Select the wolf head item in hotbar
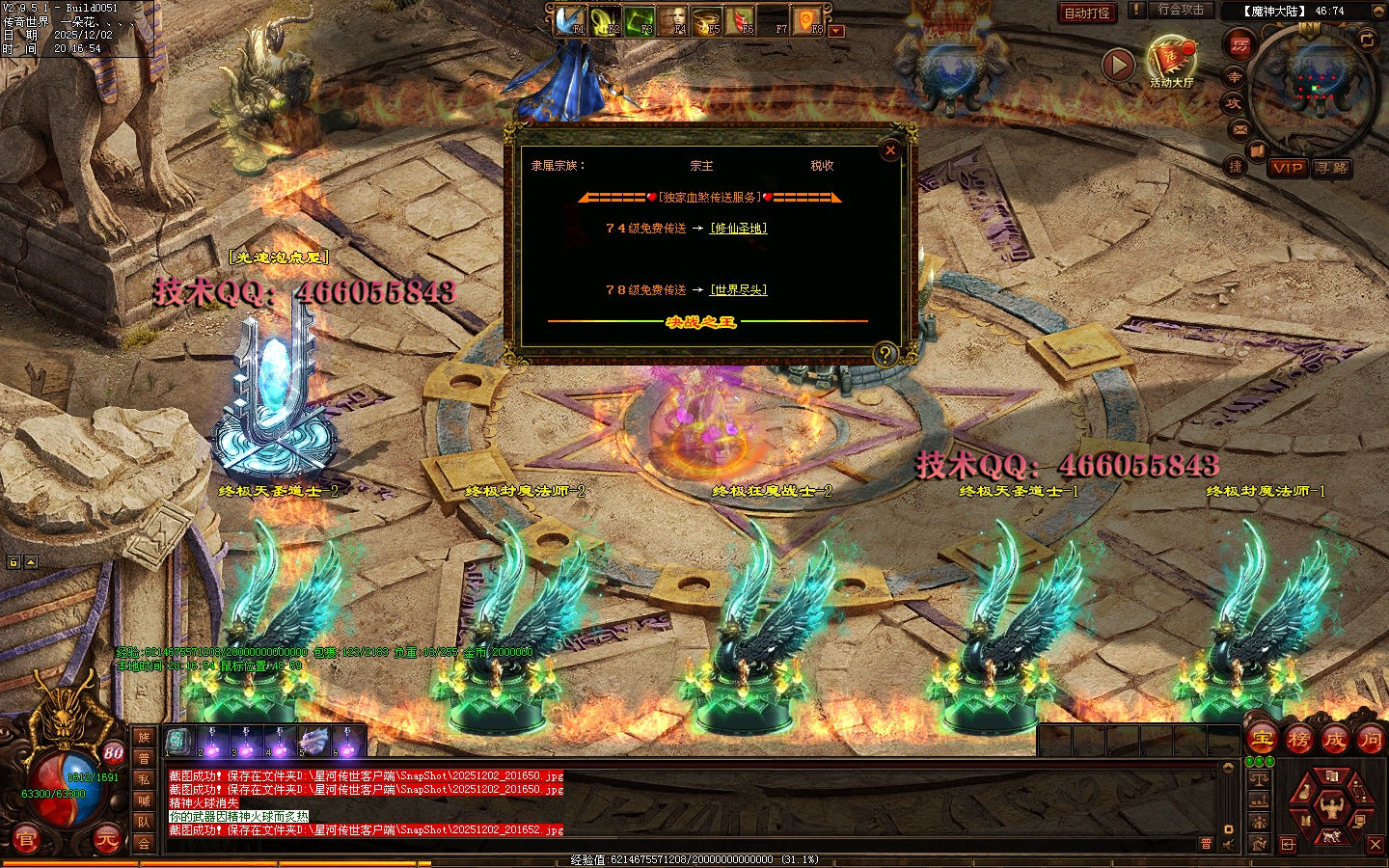 coord(314,742)
